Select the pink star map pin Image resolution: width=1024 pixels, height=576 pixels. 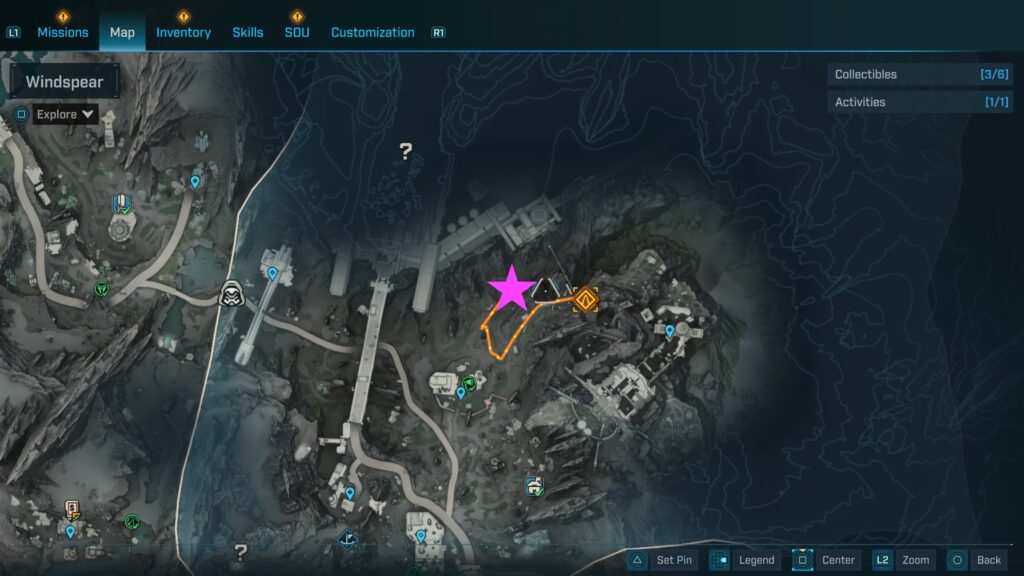(x=511, y=289)
